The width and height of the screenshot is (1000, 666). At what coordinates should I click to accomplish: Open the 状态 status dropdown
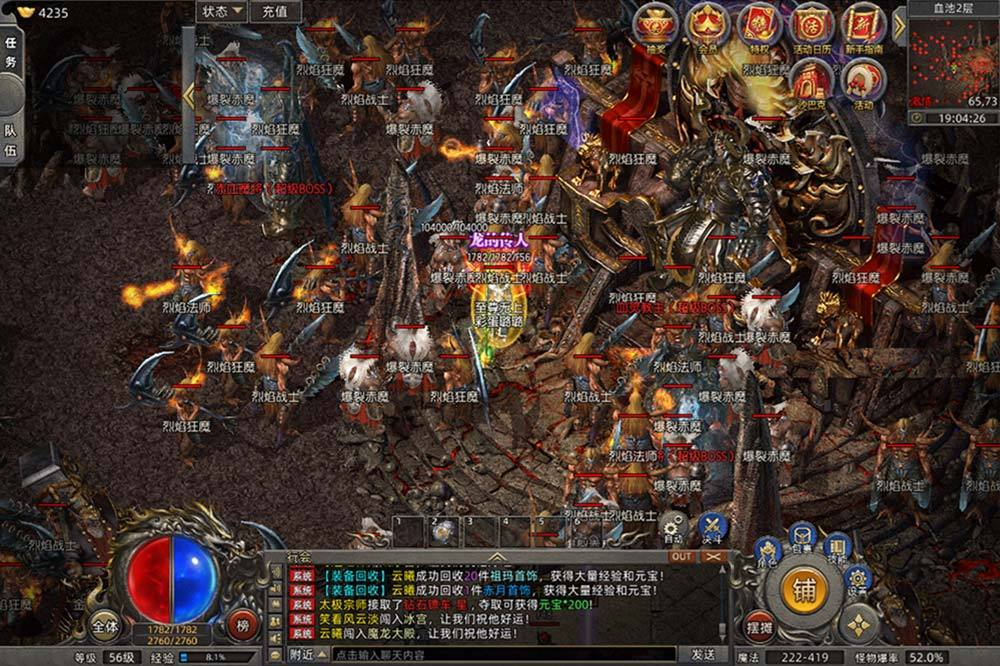click(222, 12)
